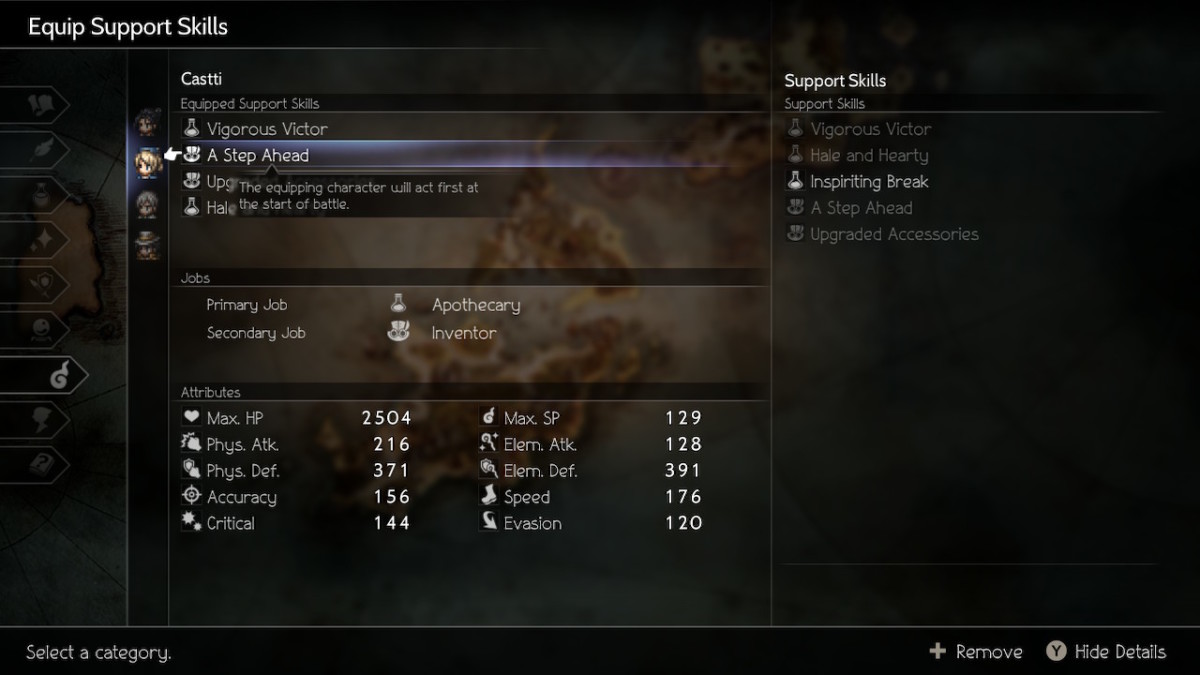
Task: Click the Remove option in the bottom bar
Action: (976, 652)
